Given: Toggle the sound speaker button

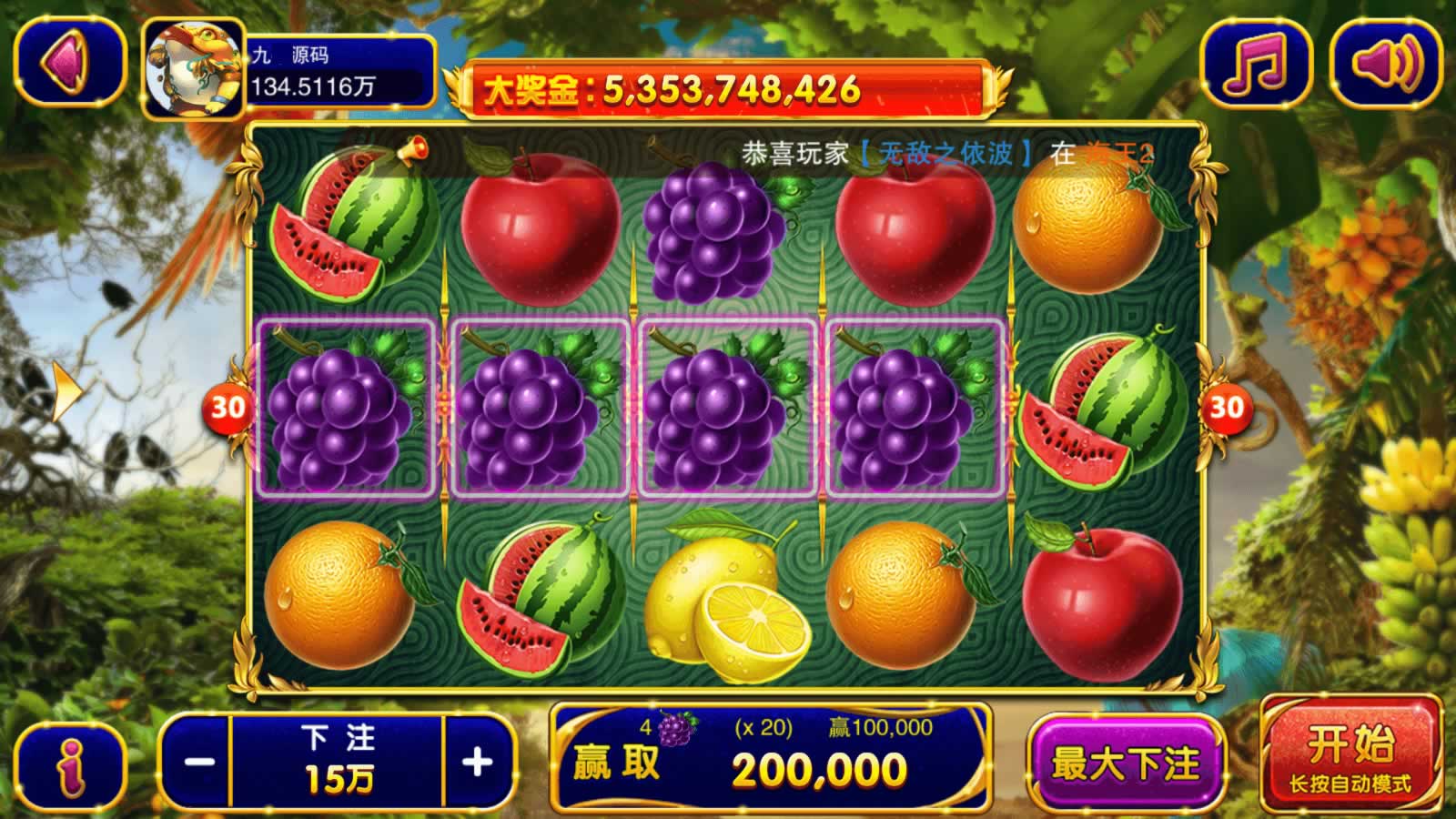Looking at the screenshot, I should (x=1387, y=64).
